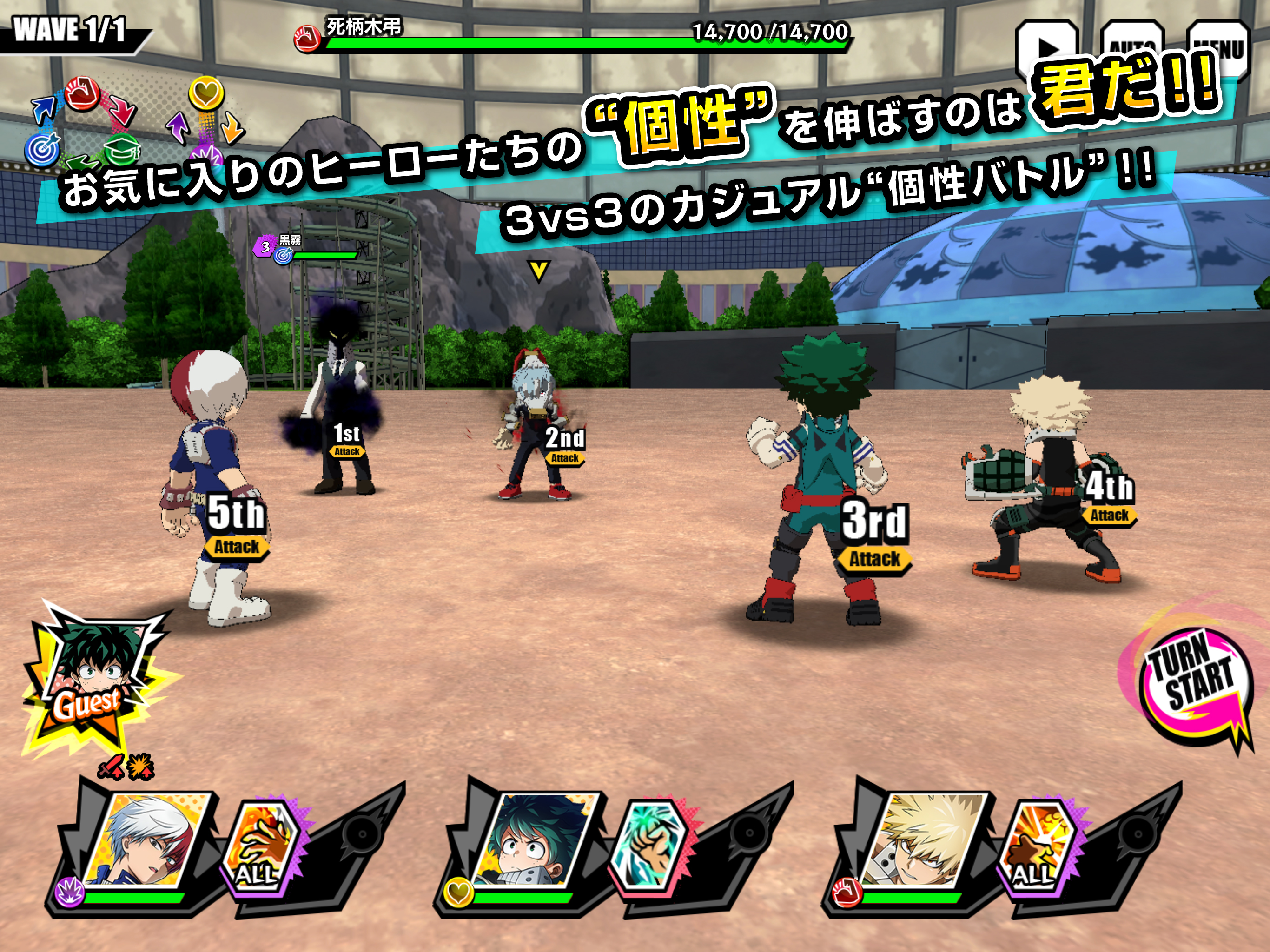Target the 2nd Attack enemy marker
Viewport: 1270px width, 952px height.
(565, 446)
